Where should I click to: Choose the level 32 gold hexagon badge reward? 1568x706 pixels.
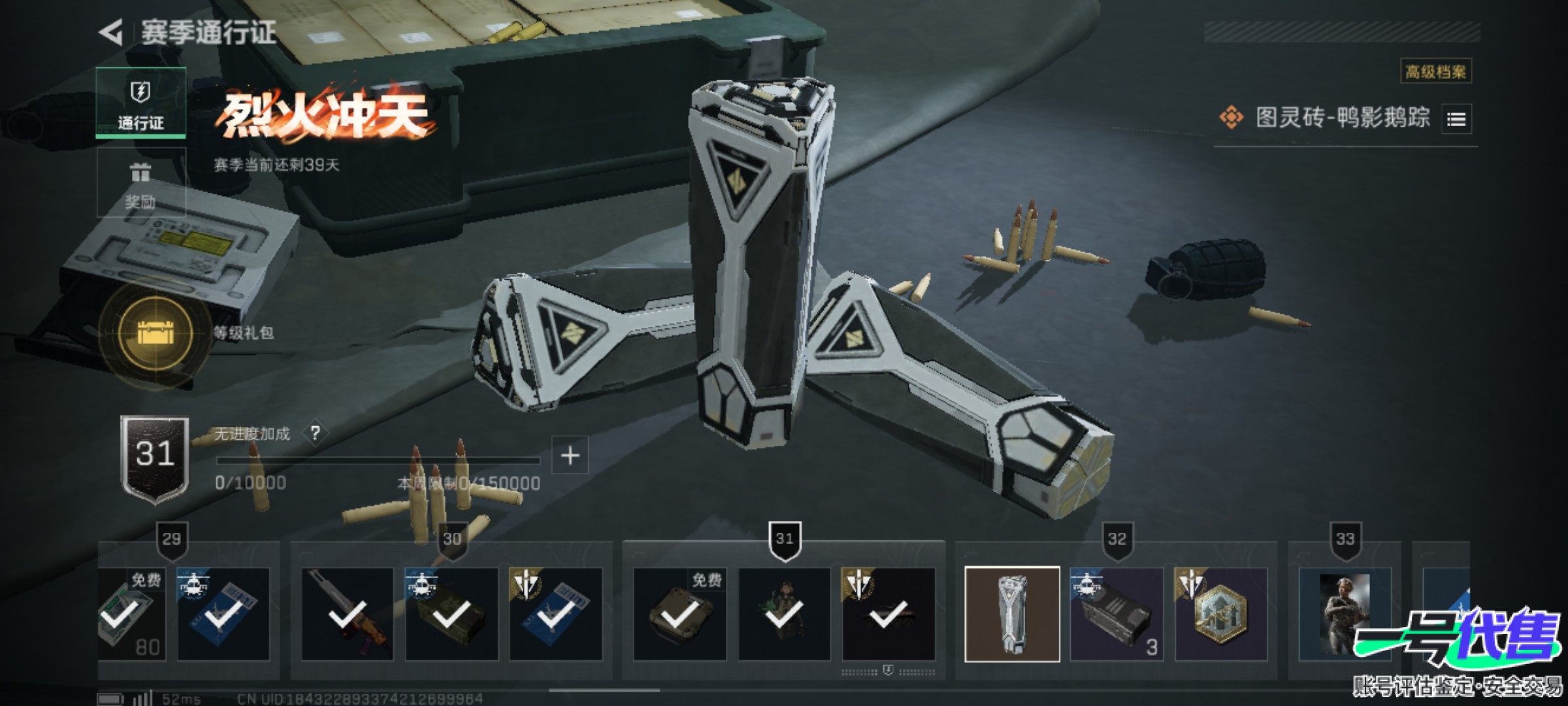pyautogui.click(x=1220, y=614)
